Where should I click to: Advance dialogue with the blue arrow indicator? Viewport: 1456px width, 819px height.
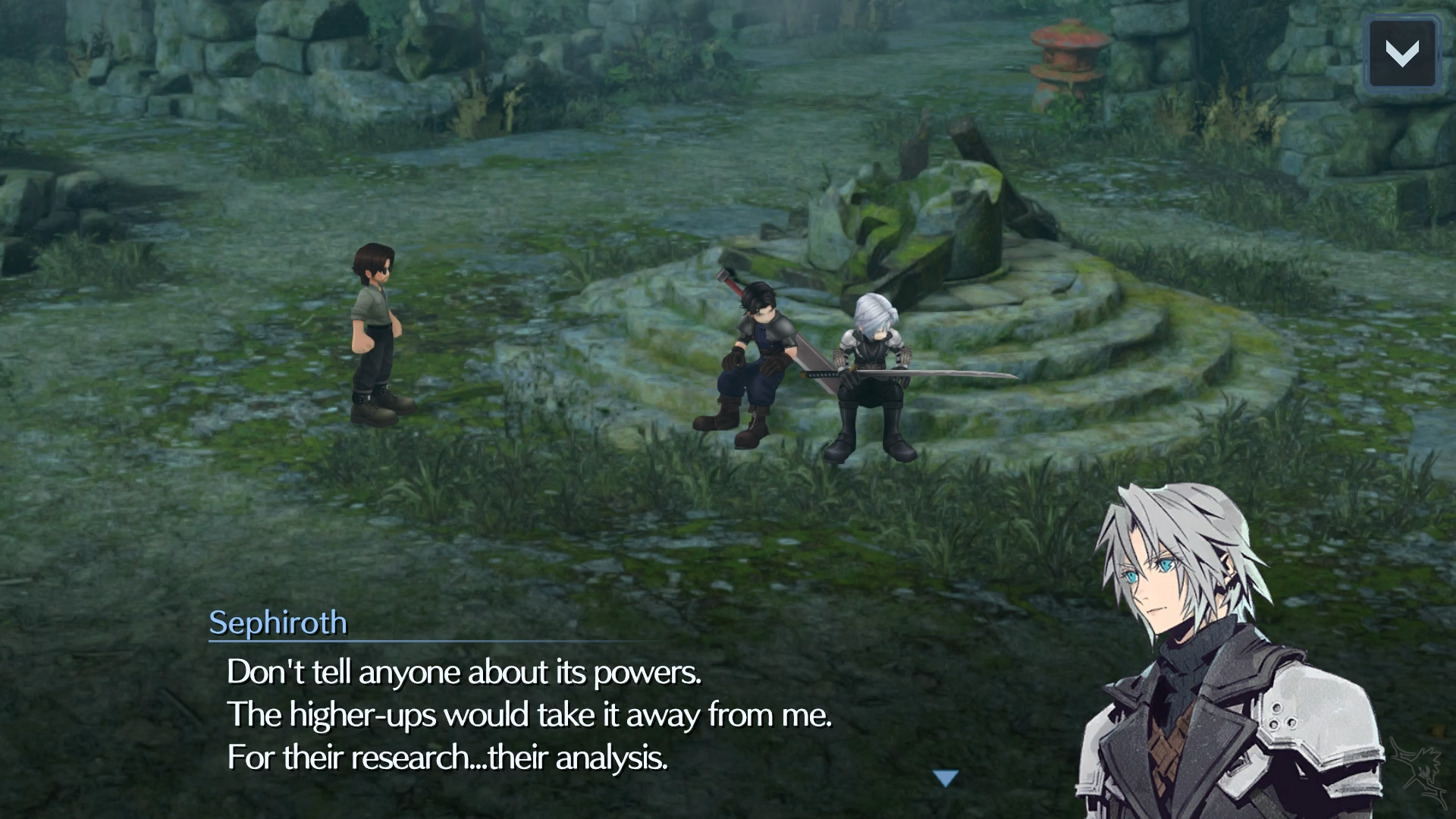coord(946,778)
